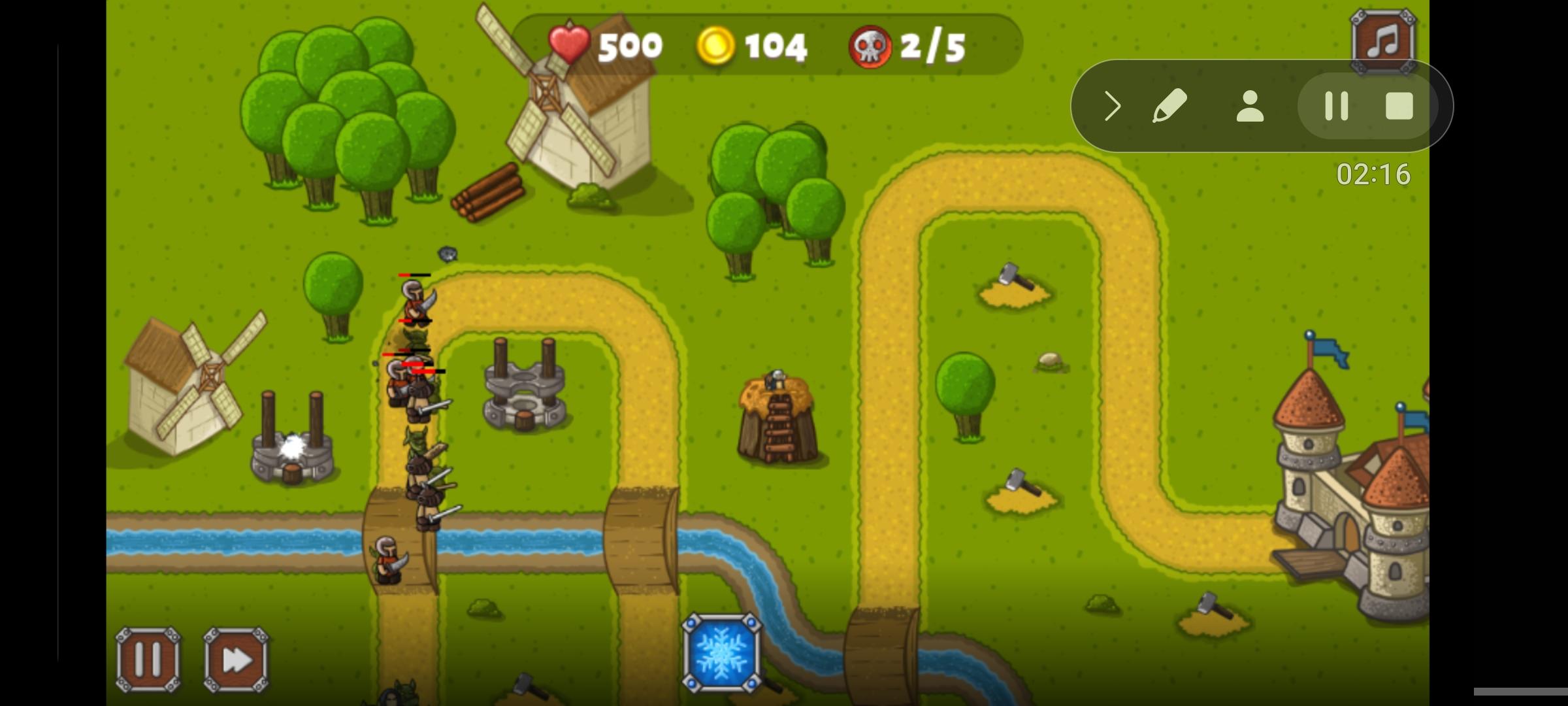
Task: Click the sparkling tower foundation near the windmill
Action: 292,451
